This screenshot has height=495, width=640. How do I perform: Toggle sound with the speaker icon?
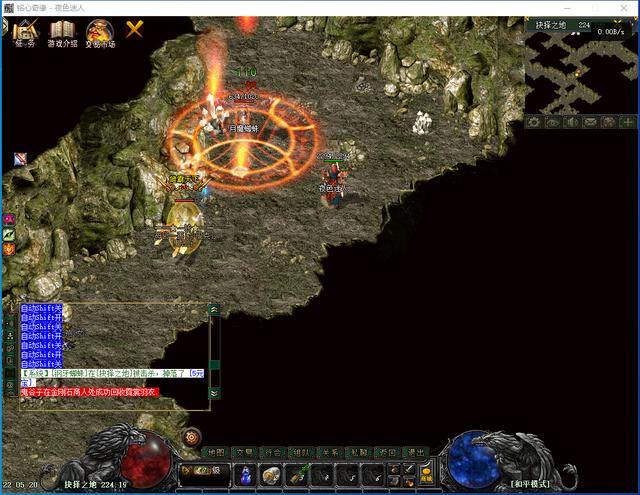[x=572, y=122]
